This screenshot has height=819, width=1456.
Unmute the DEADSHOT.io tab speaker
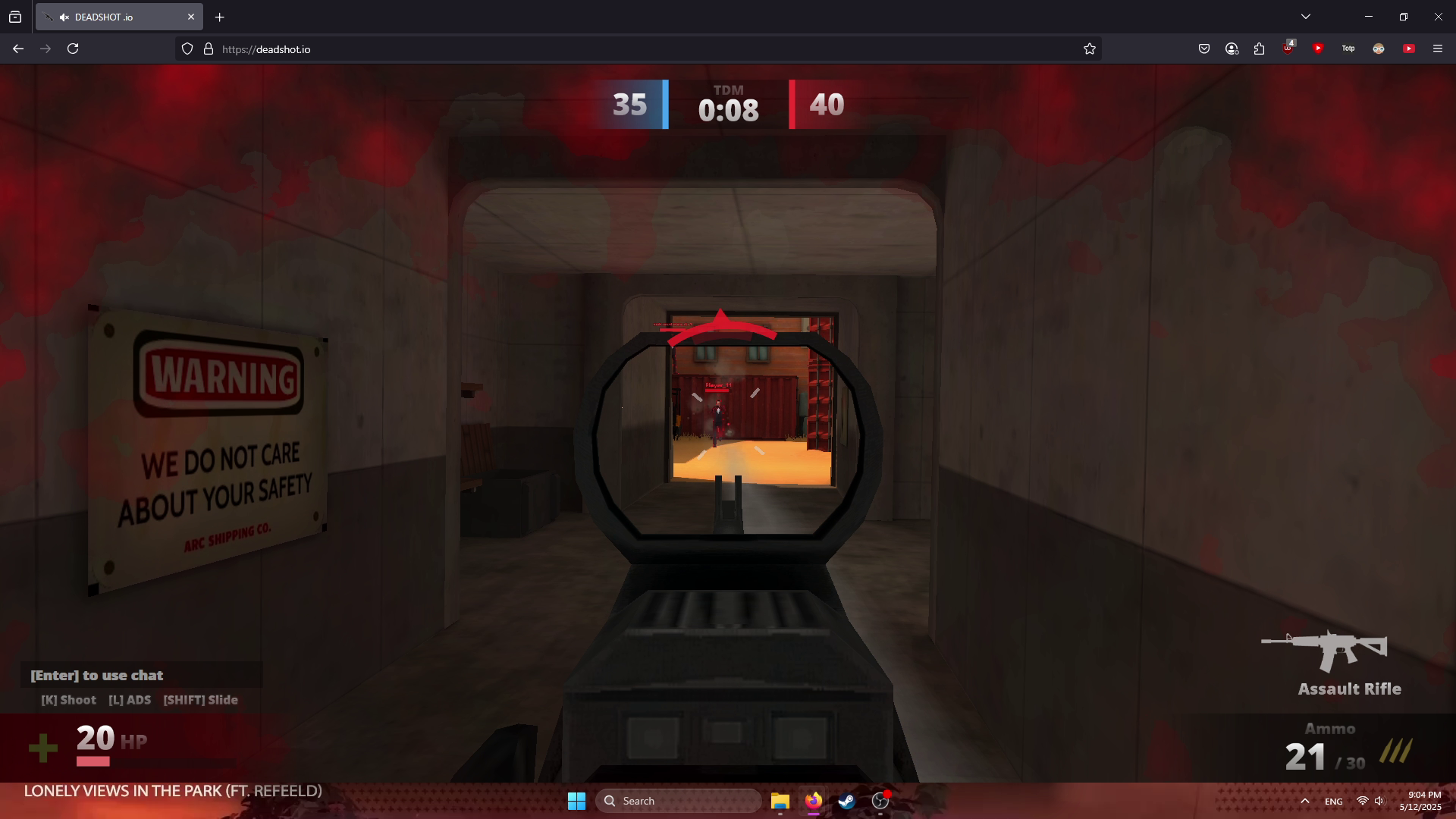[x=64, y=17]
